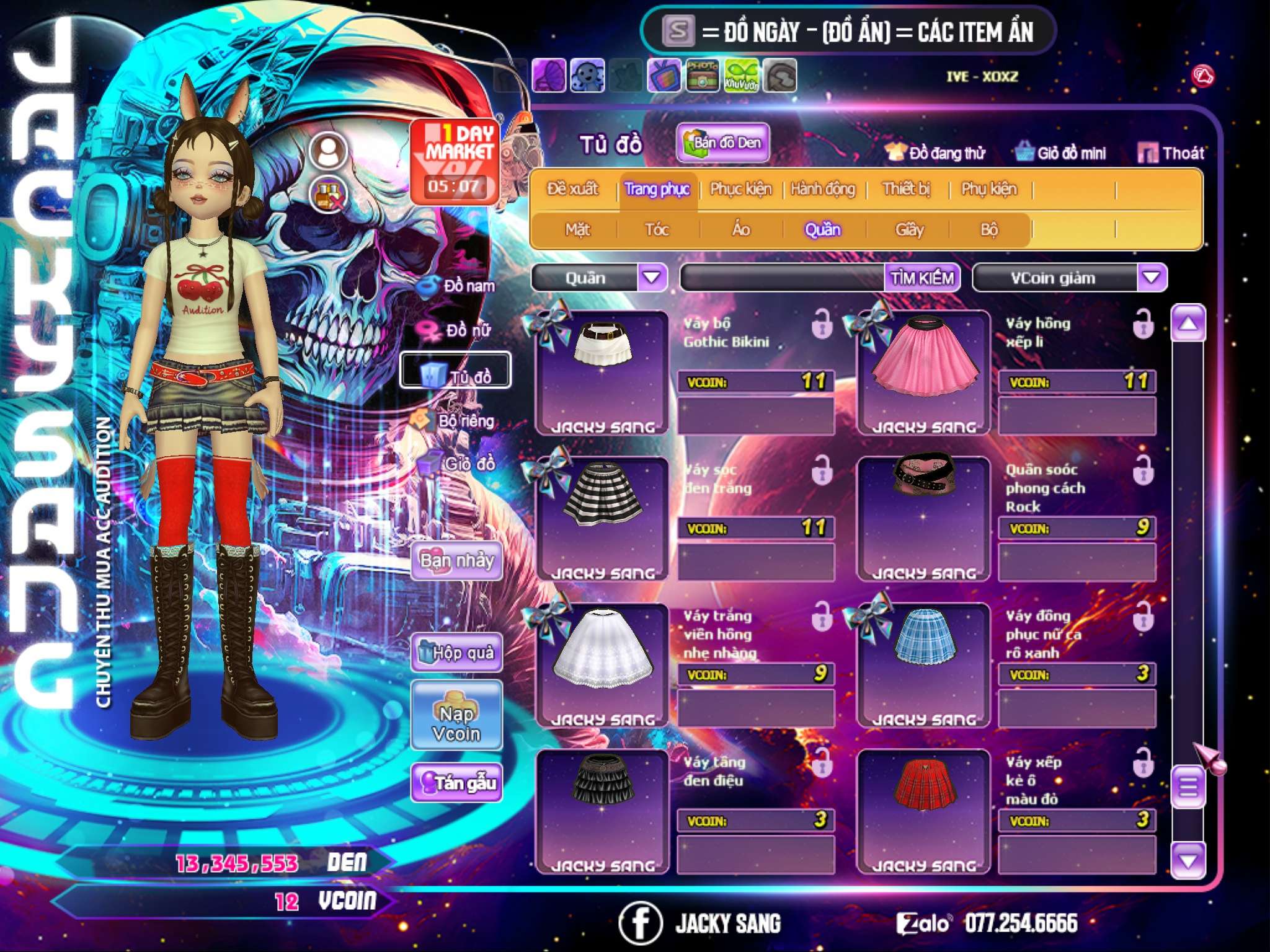Select the pink Váy hồng xếp li skirt
The image size is (1270, 952).
(924, 371)
